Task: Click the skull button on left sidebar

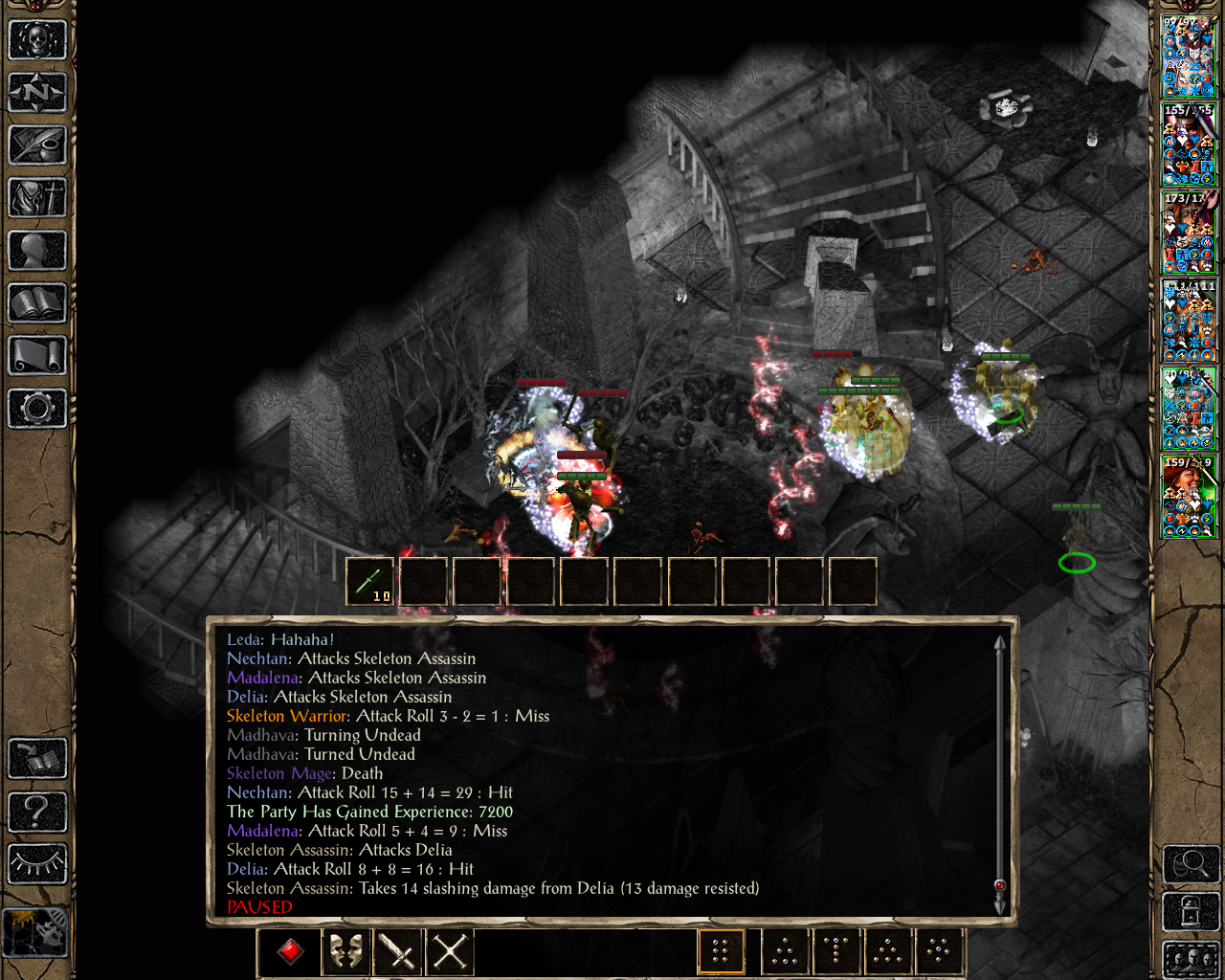Action: pyautogui.click(x=37, y=40)
